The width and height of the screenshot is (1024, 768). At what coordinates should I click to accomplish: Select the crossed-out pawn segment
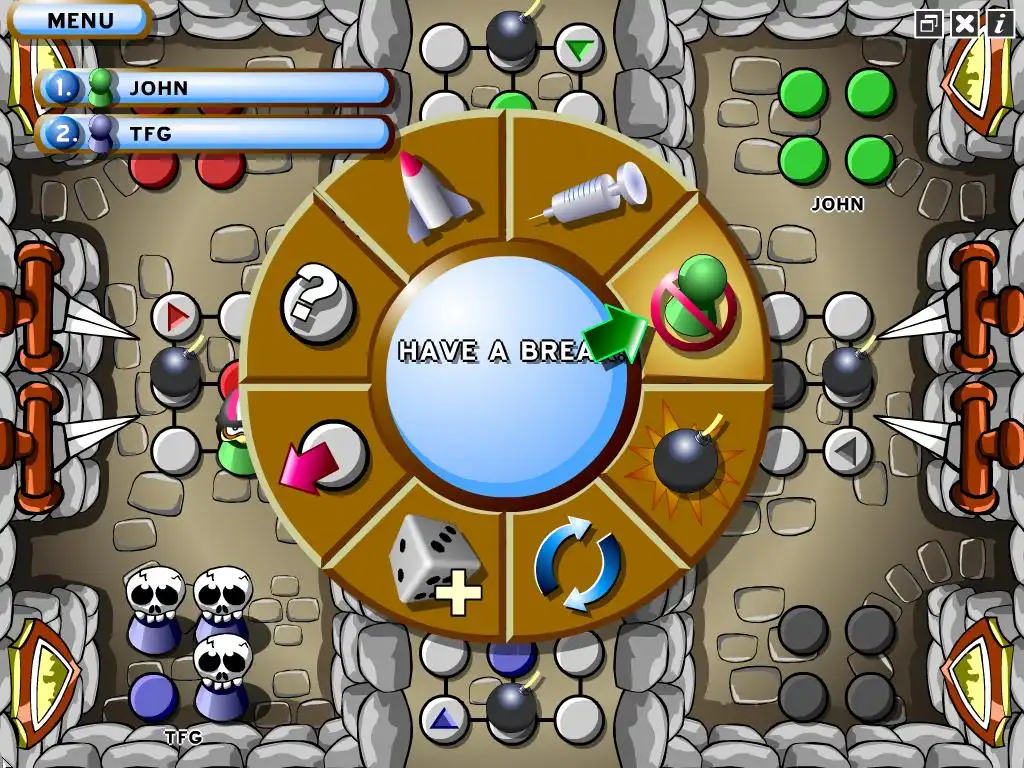pyautogui.click(x=694, y=302)
